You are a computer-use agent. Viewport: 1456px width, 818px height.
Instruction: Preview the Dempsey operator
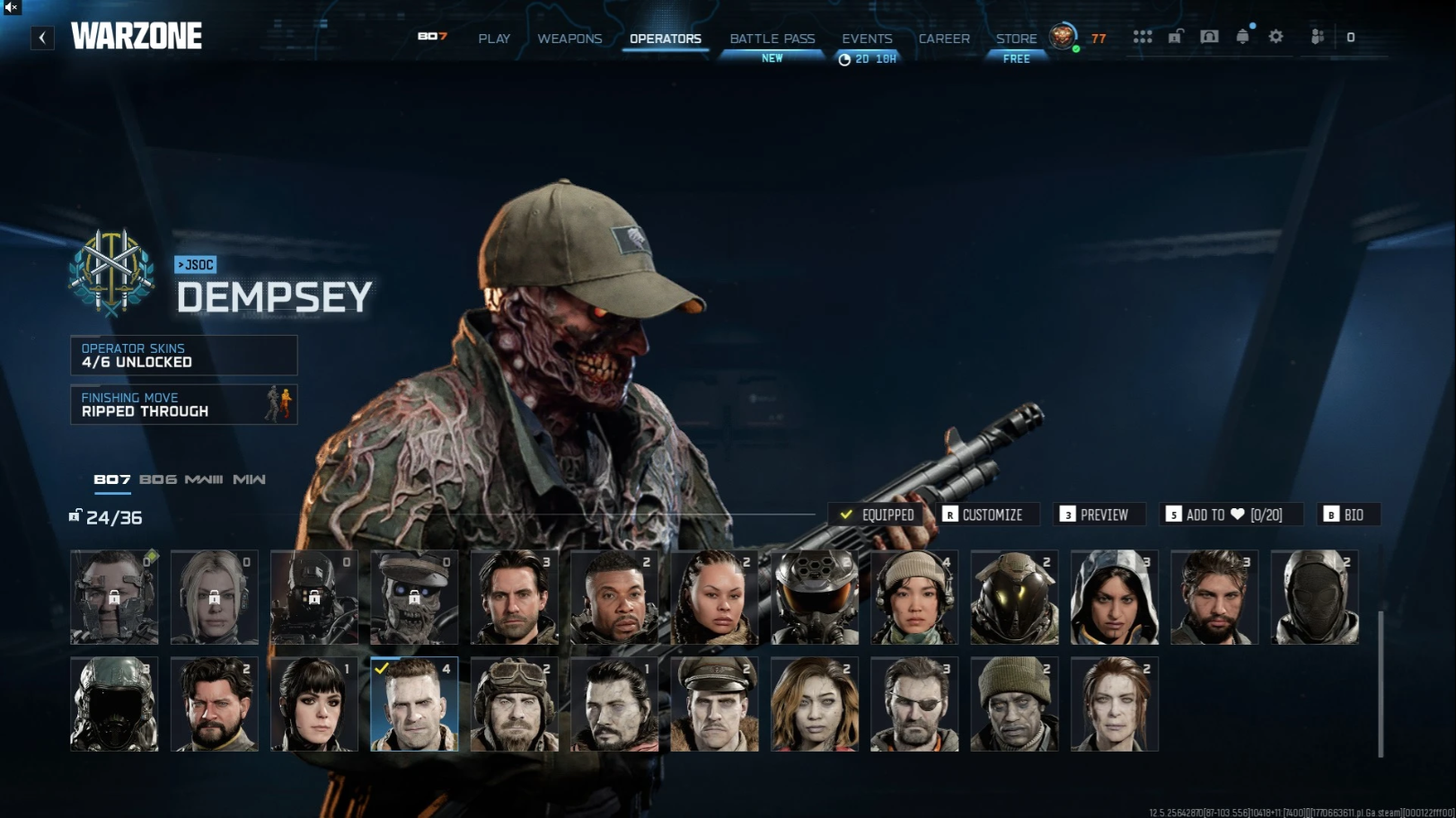[1101, 515]
